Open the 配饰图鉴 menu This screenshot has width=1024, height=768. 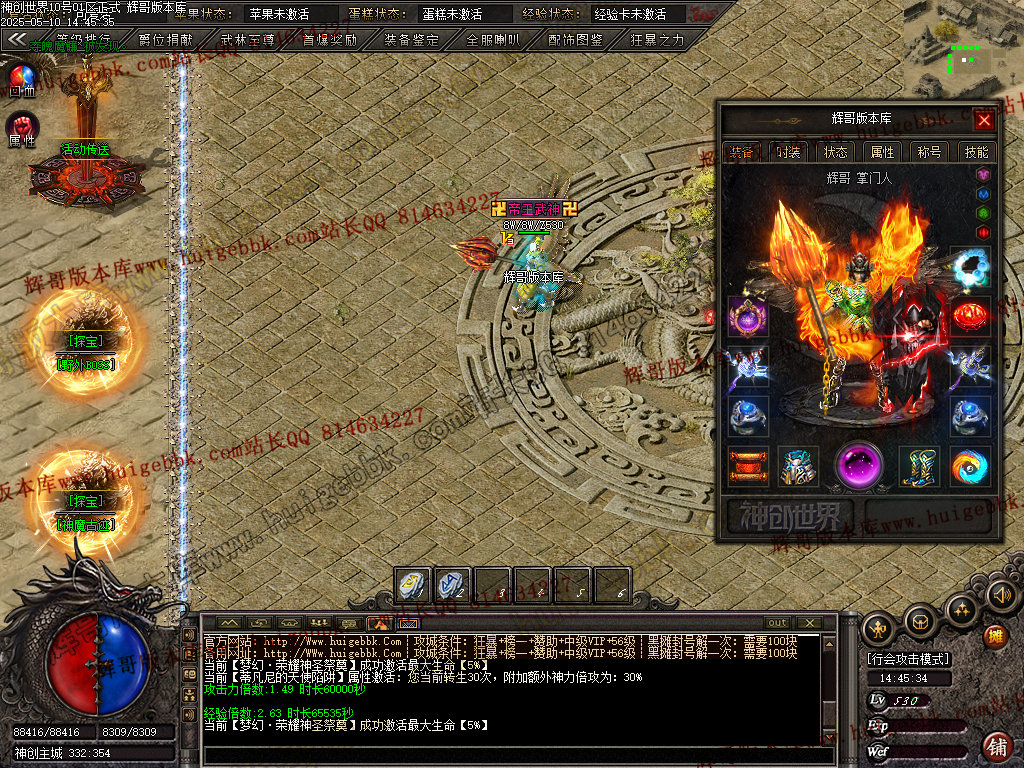coord(576,40)
